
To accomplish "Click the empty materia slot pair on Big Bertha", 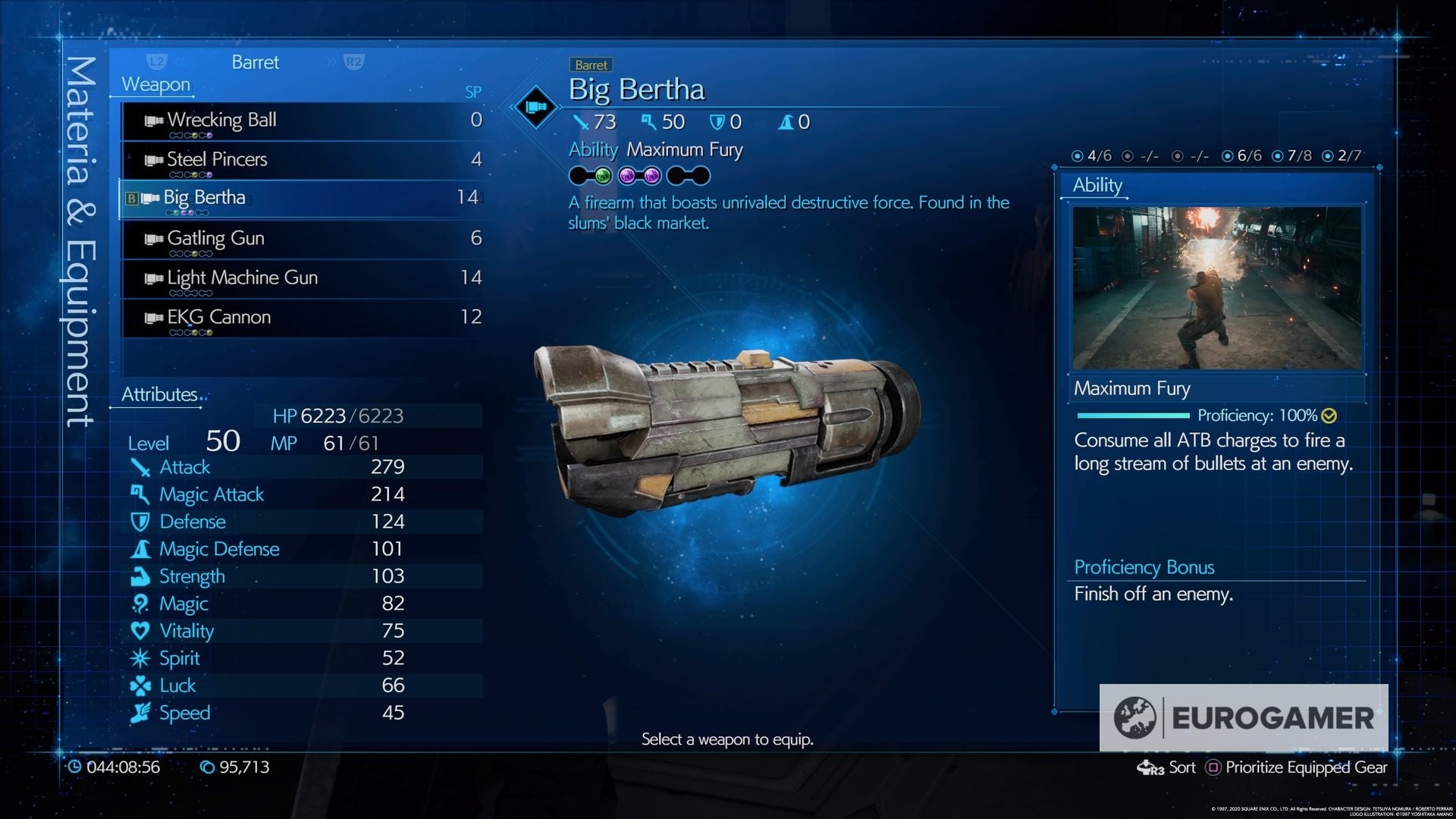I will tap(687, 176).
